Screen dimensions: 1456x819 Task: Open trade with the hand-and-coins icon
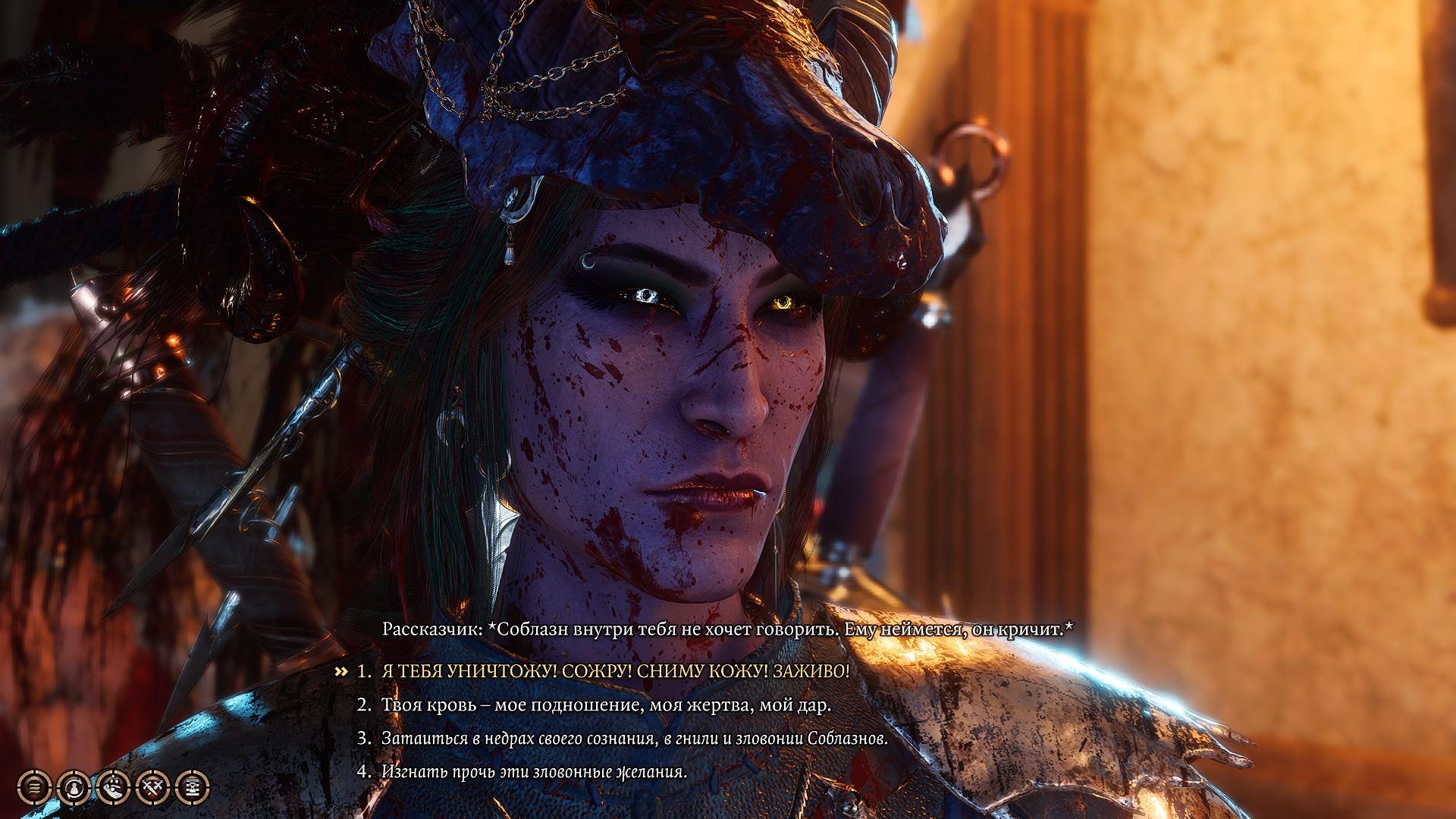(x=114, y=787)
